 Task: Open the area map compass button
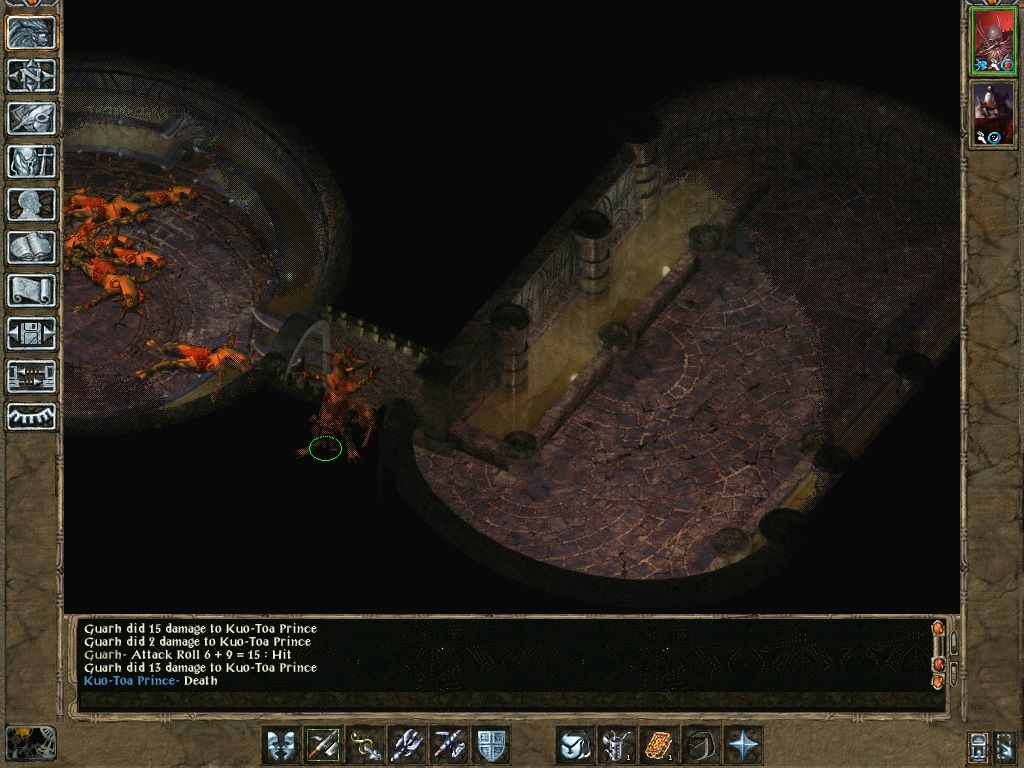(31, 75)
